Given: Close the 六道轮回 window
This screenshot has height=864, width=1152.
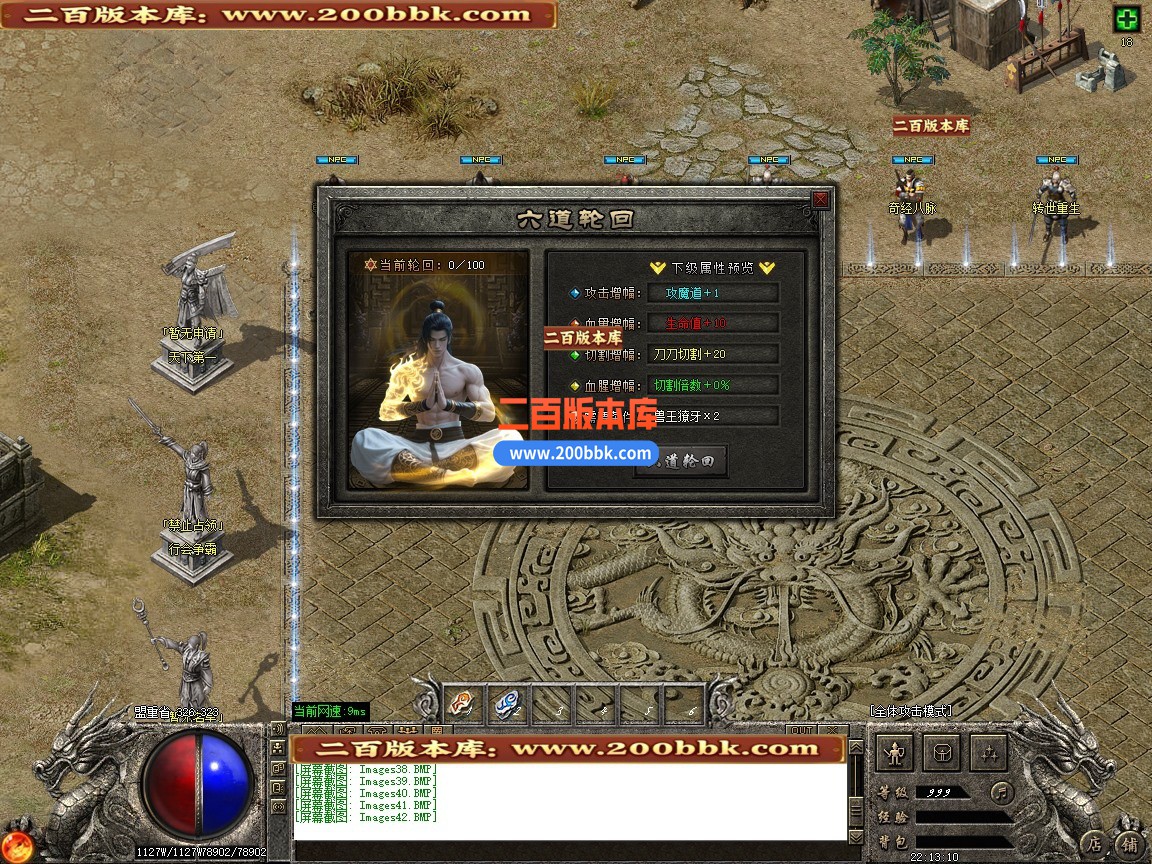Looking at the screenshot, I should 820,200.
